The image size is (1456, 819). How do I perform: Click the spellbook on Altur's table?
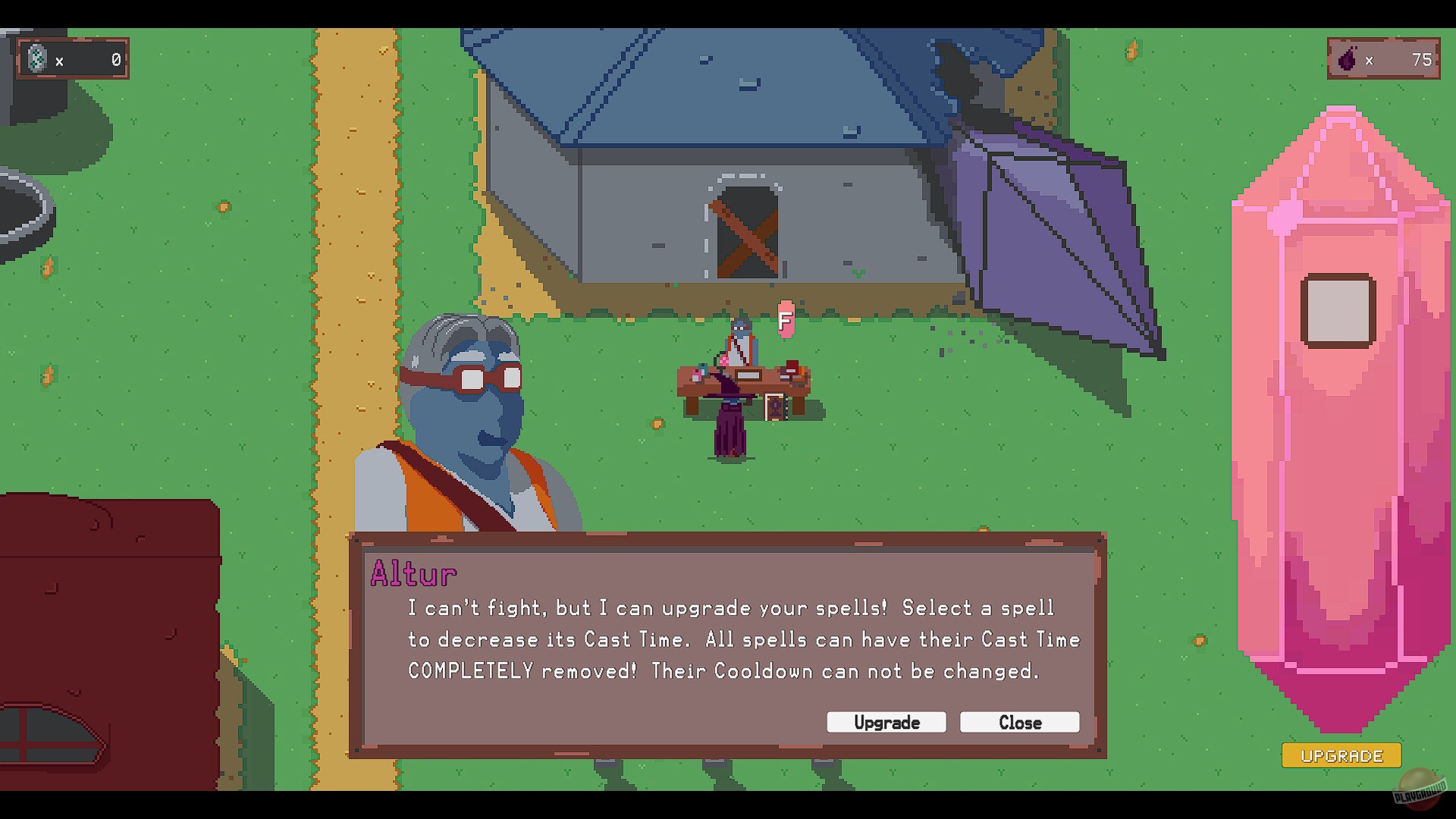pyautogui.click(x=776, y=406)
